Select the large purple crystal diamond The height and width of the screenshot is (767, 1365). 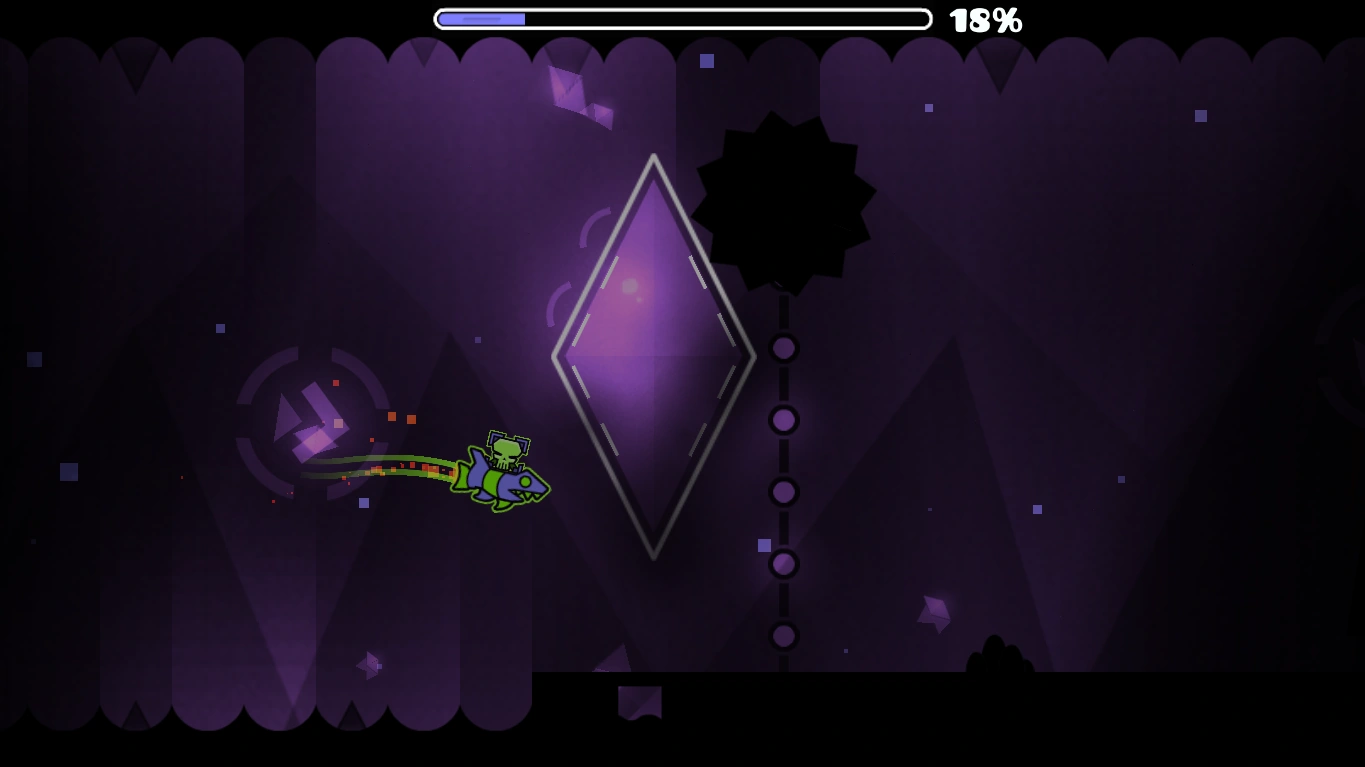pyautogui.click(x=654, y=355)
